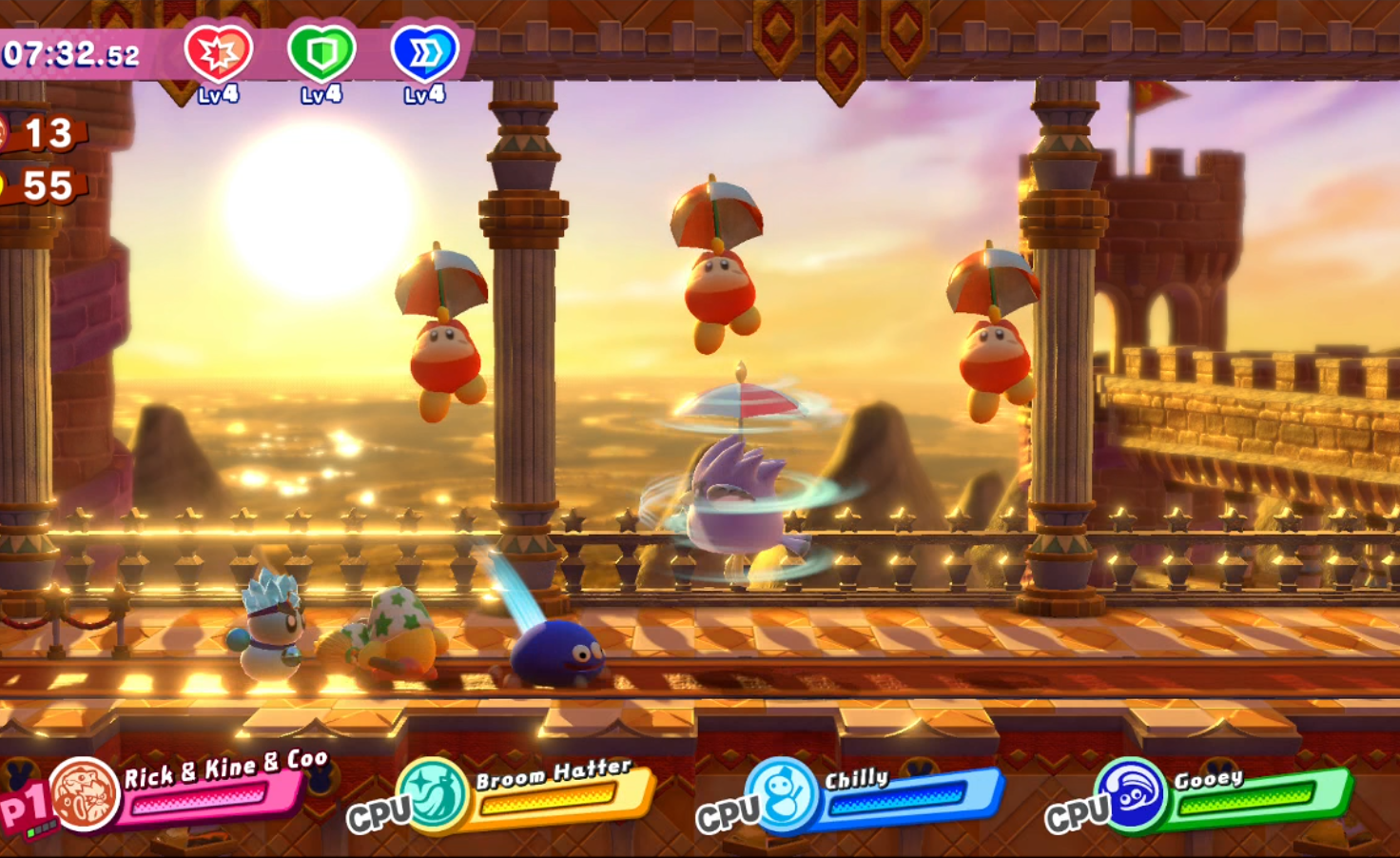
Task: Select the green shield heart icon
Action: pyautogui.click(x=321, y=53)
